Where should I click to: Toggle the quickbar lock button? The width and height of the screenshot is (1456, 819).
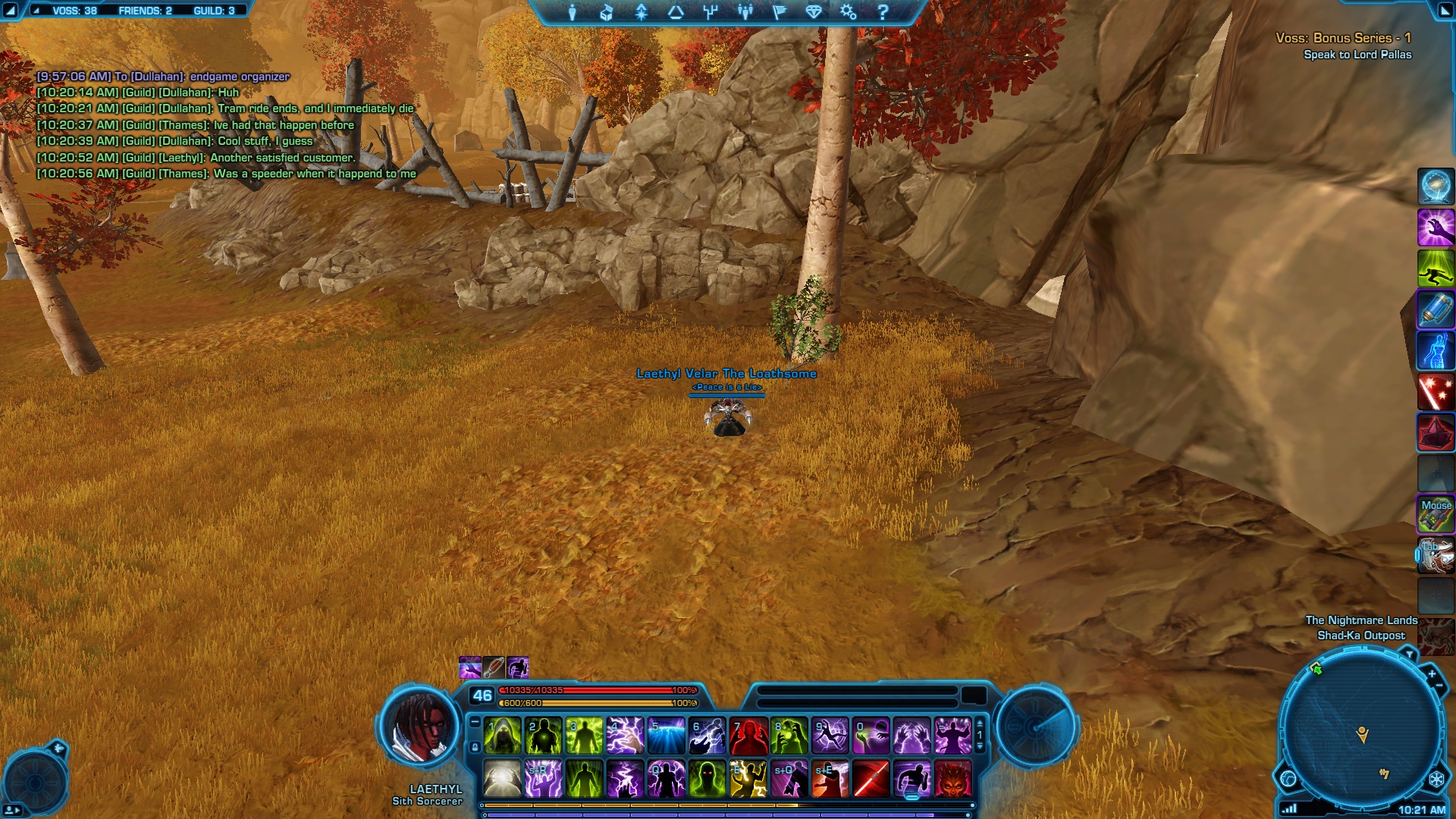475,747
